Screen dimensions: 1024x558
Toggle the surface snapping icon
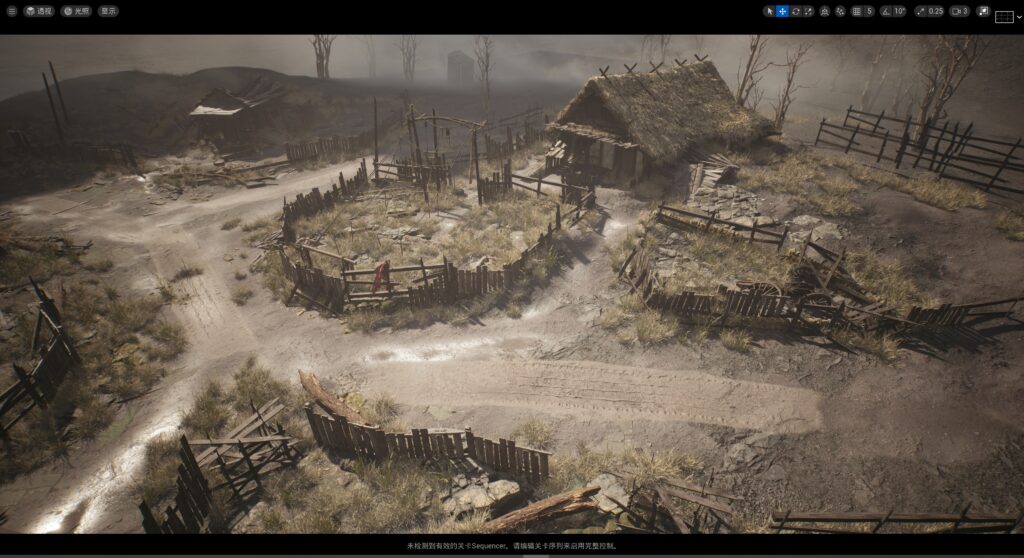pyautogui.click(x=825, y=11)
